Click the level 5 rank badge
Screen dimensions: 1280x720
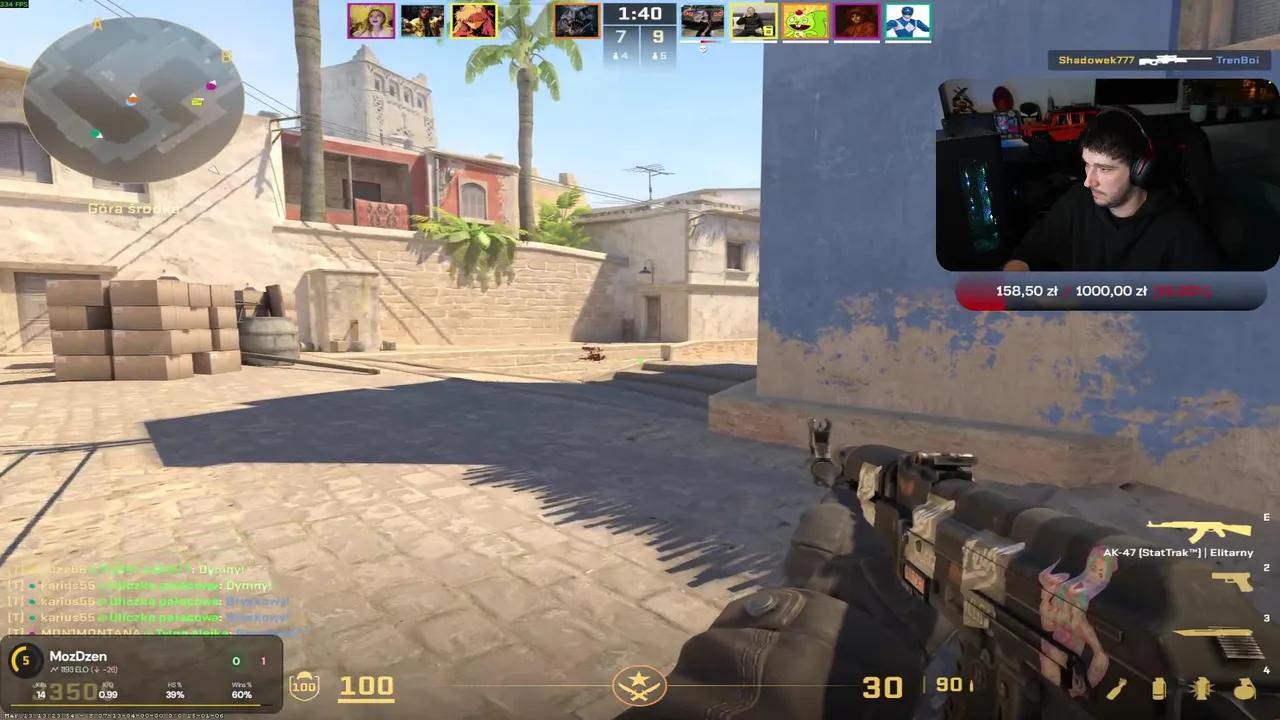point(25,660)
